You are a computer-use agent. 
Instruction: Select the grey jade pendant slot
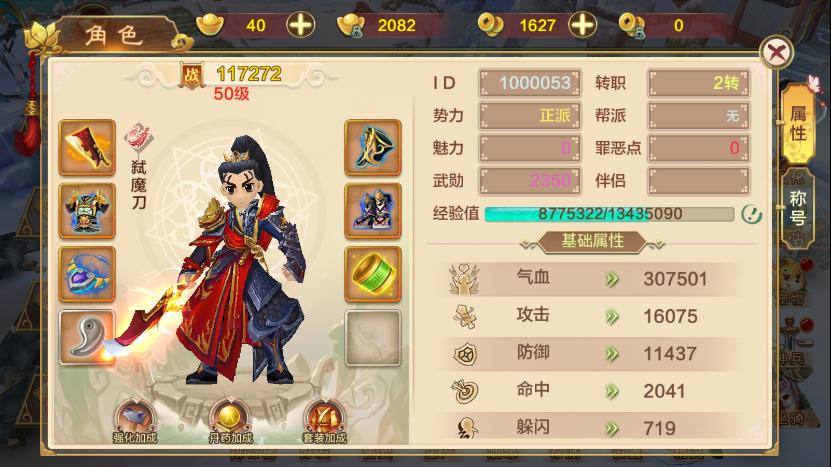87,337
